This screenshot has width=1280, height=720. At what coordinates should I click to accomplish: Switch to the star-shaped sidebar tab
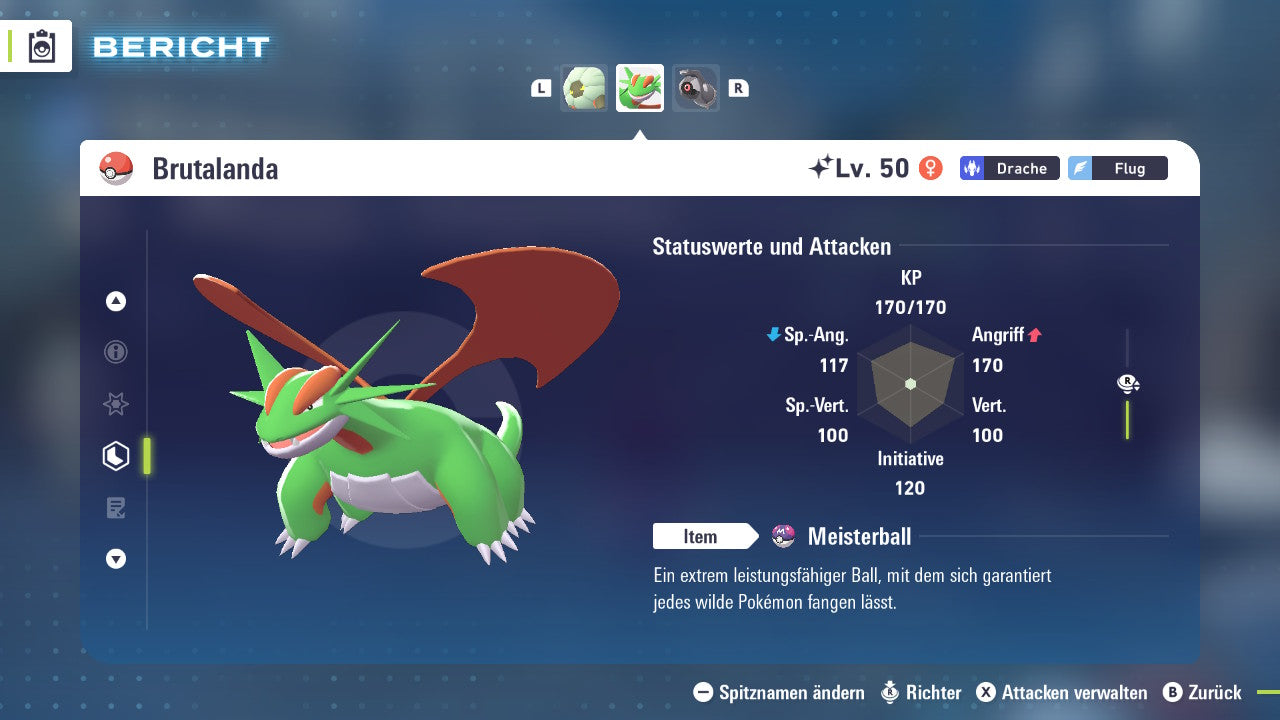tap(116, 404)
